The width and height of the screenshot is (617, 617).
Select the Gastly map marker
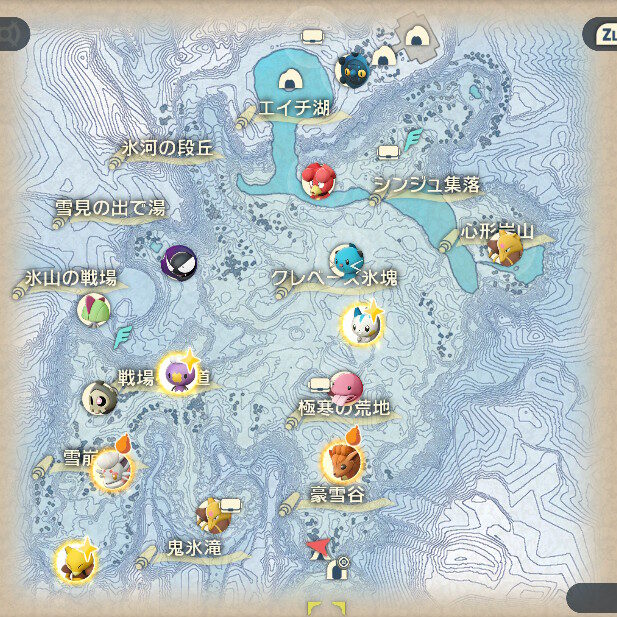179,262
